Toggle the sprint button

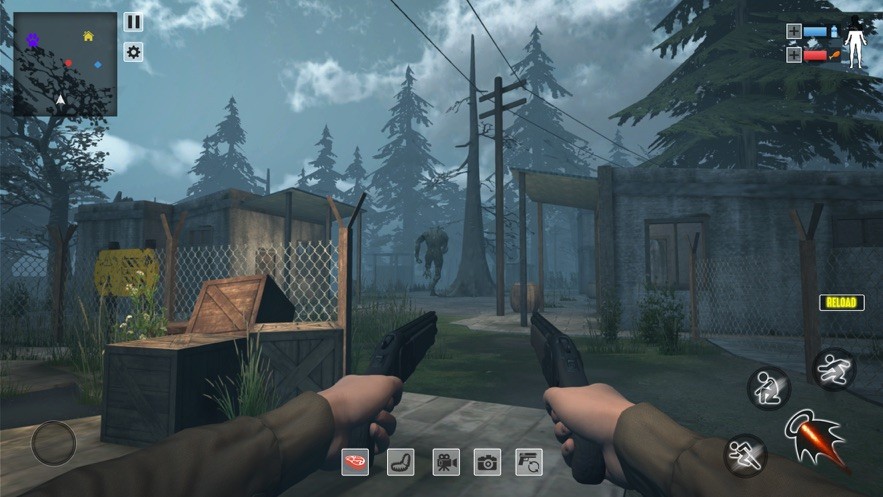point(745,454)
